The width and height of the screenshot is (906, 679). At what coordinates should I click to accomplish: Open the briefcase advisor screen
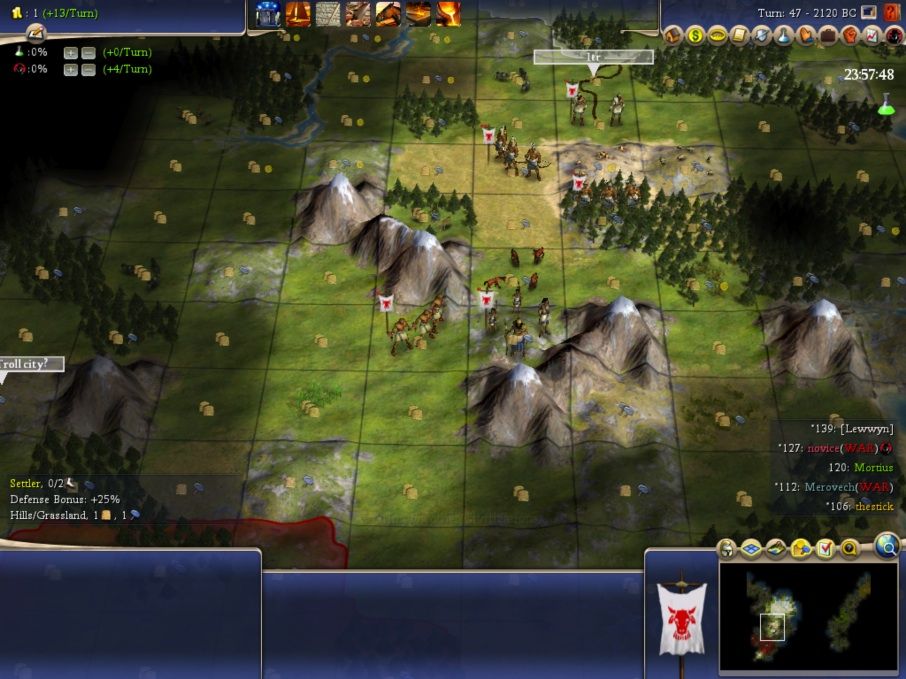click(828, 36)
